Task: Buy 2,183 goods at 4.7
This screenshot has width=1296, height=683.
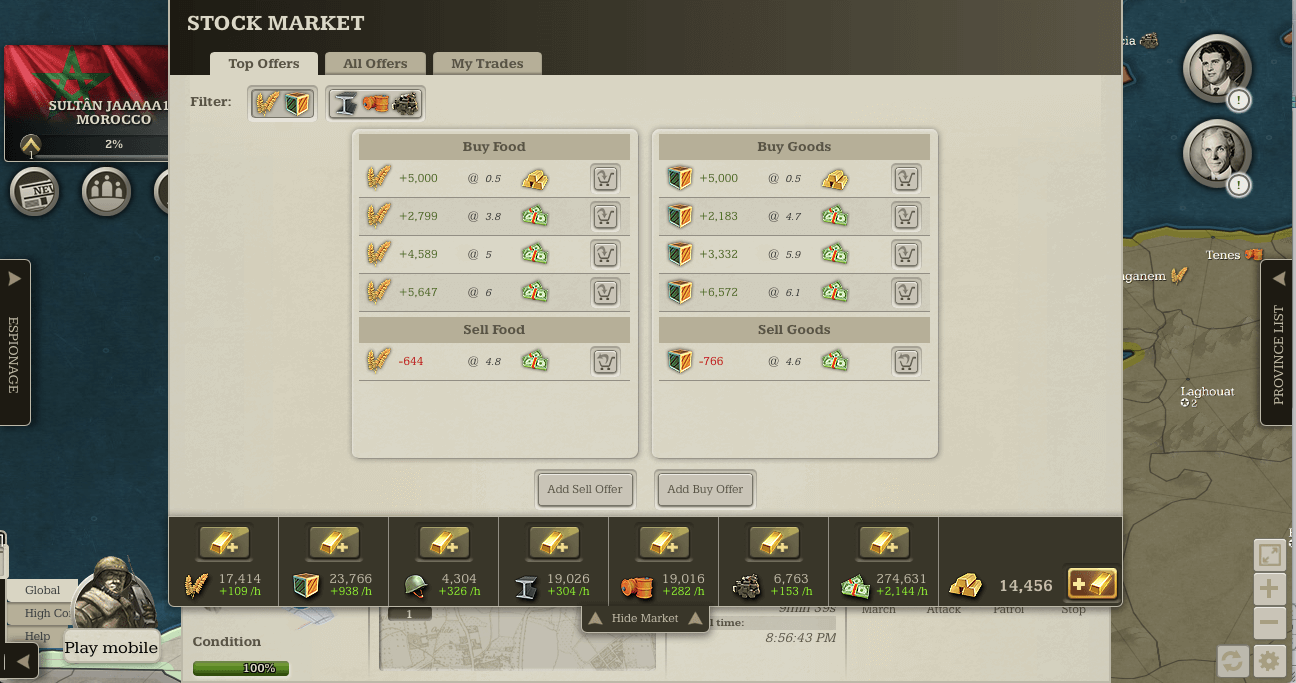Action: point(905,216)
